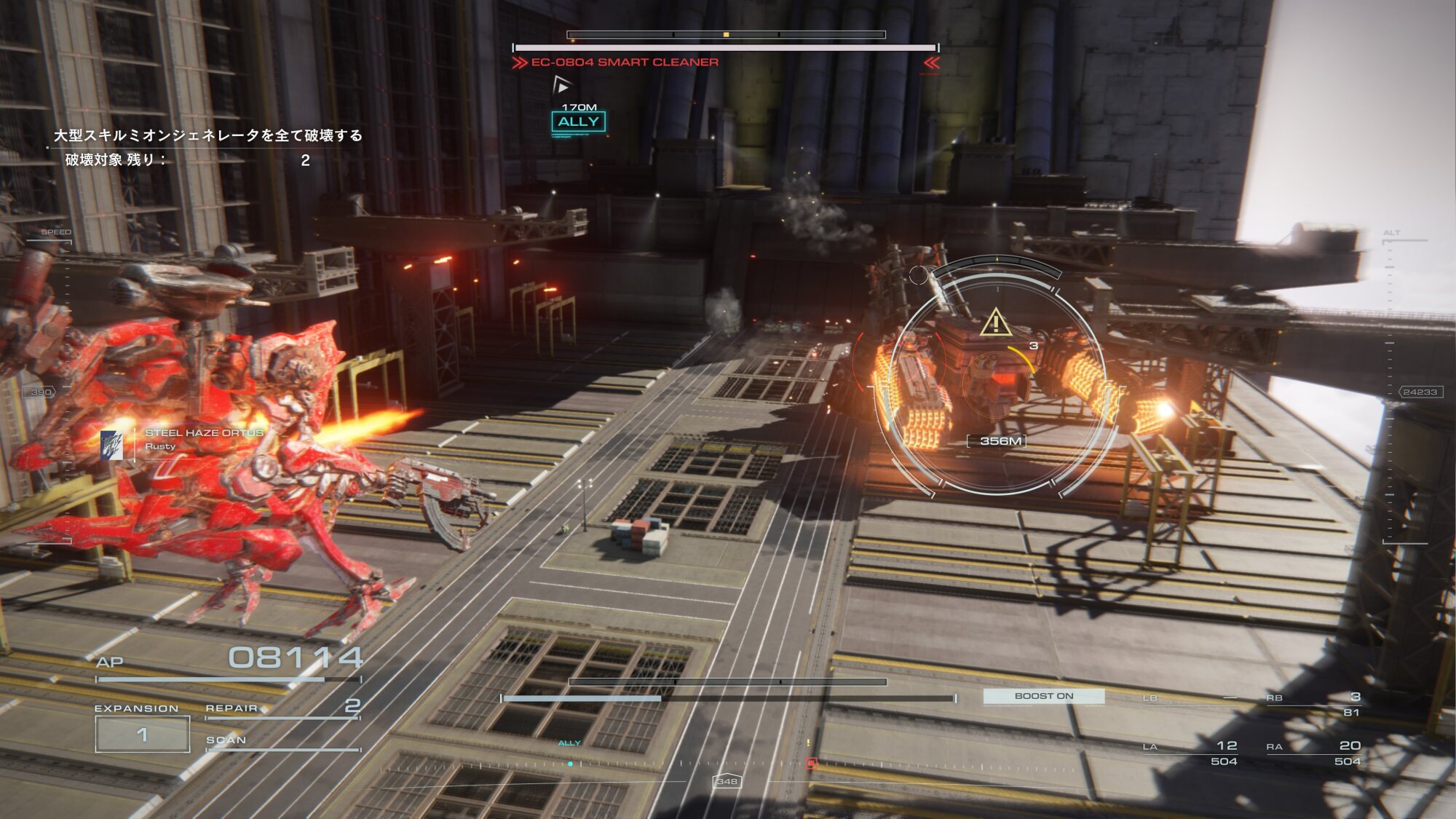Select the red enemy marker on compass
Screen dimensions: 1456x819
pos(811,763)
